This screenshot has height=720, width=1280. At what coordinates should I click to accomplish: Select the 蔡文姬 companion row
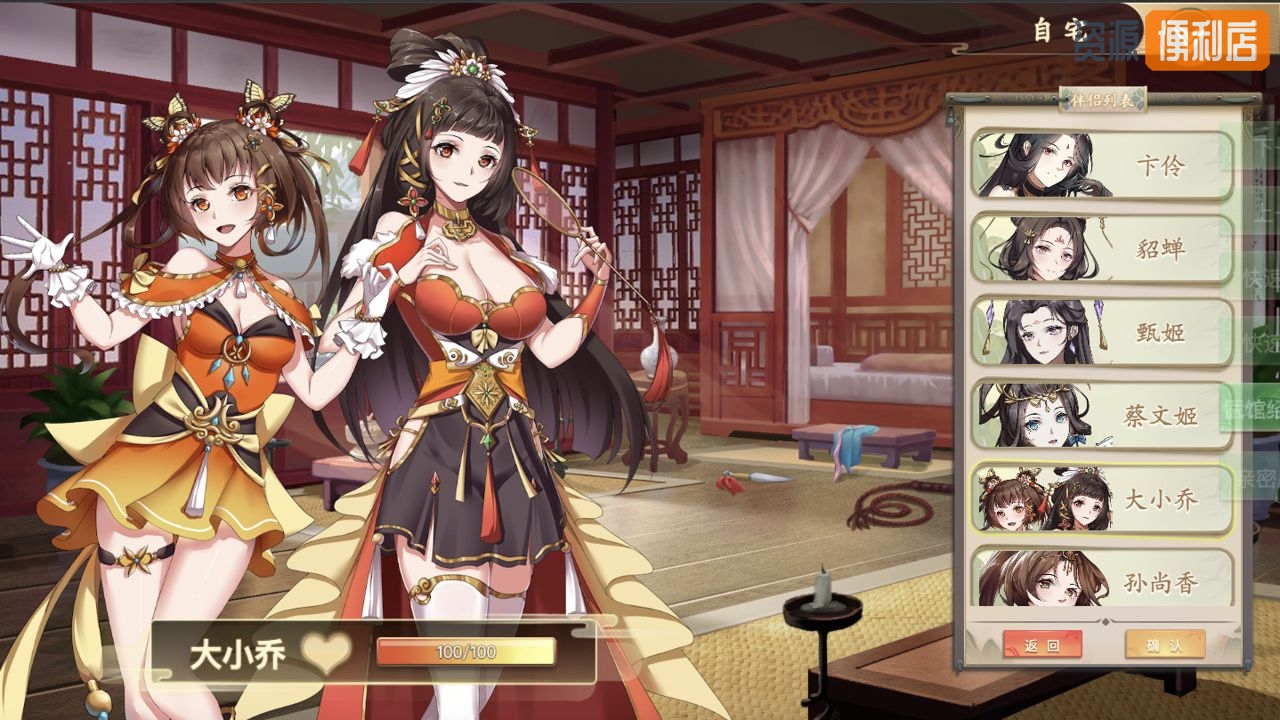[1102, 415]
